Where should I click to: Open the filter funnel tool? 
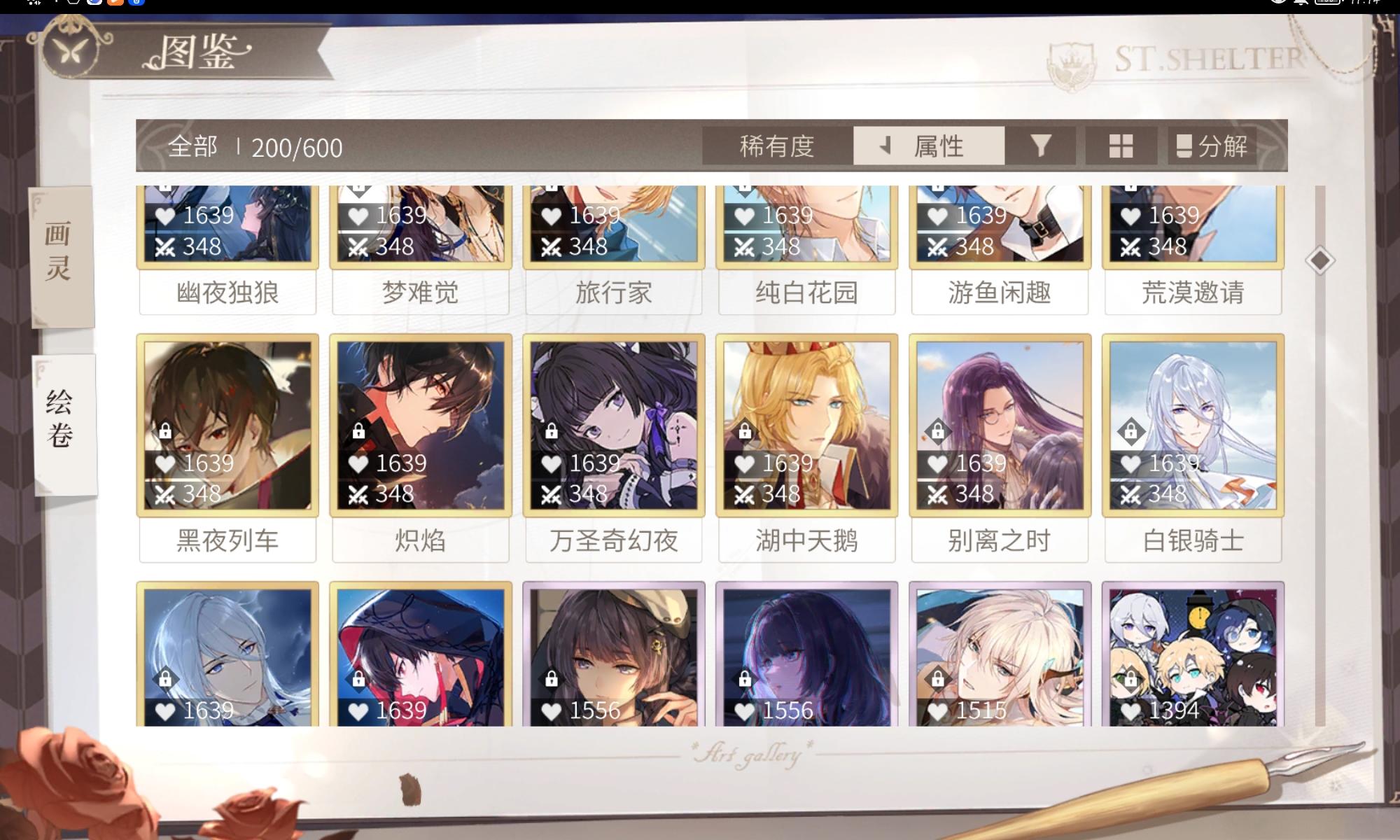(x=1041, y=145)
